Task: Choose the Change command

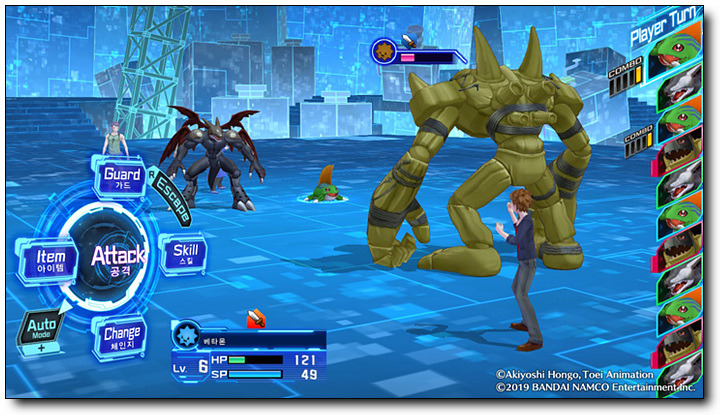Action: point(120,335)
